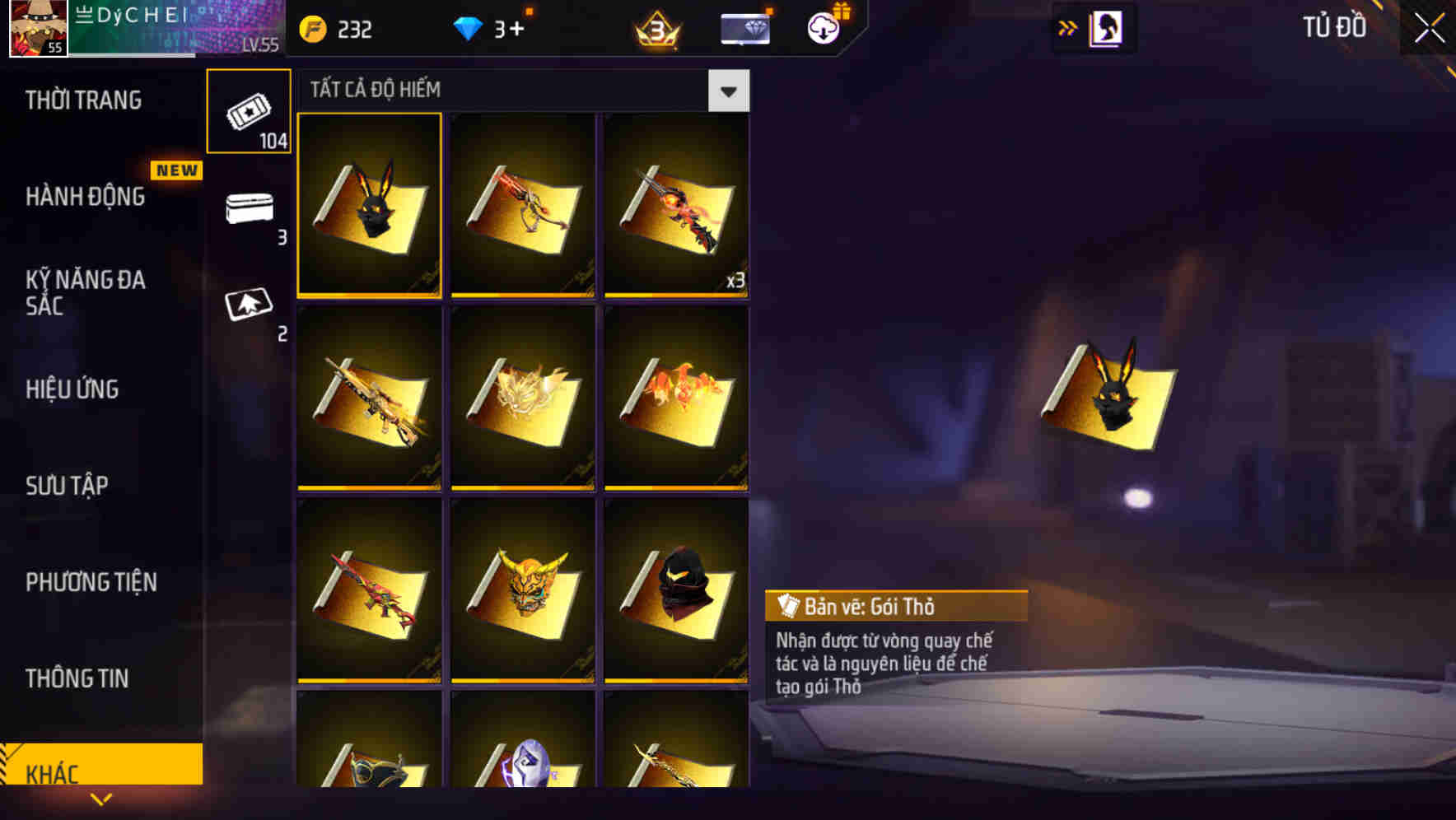Open the character preview toggle icon
Viewport: 1456px width, 820px height.
tap(1108, 27)
